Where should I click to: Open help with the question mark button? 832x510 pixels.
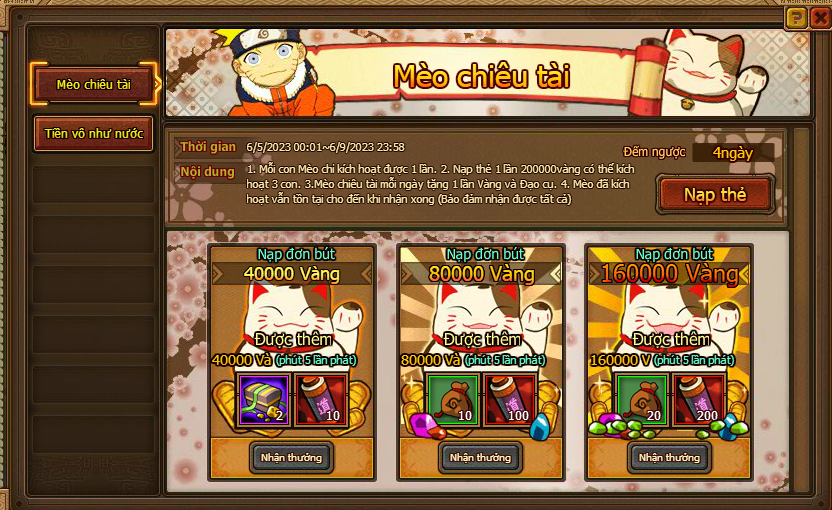pyautogui.click(x=796, y=17)
